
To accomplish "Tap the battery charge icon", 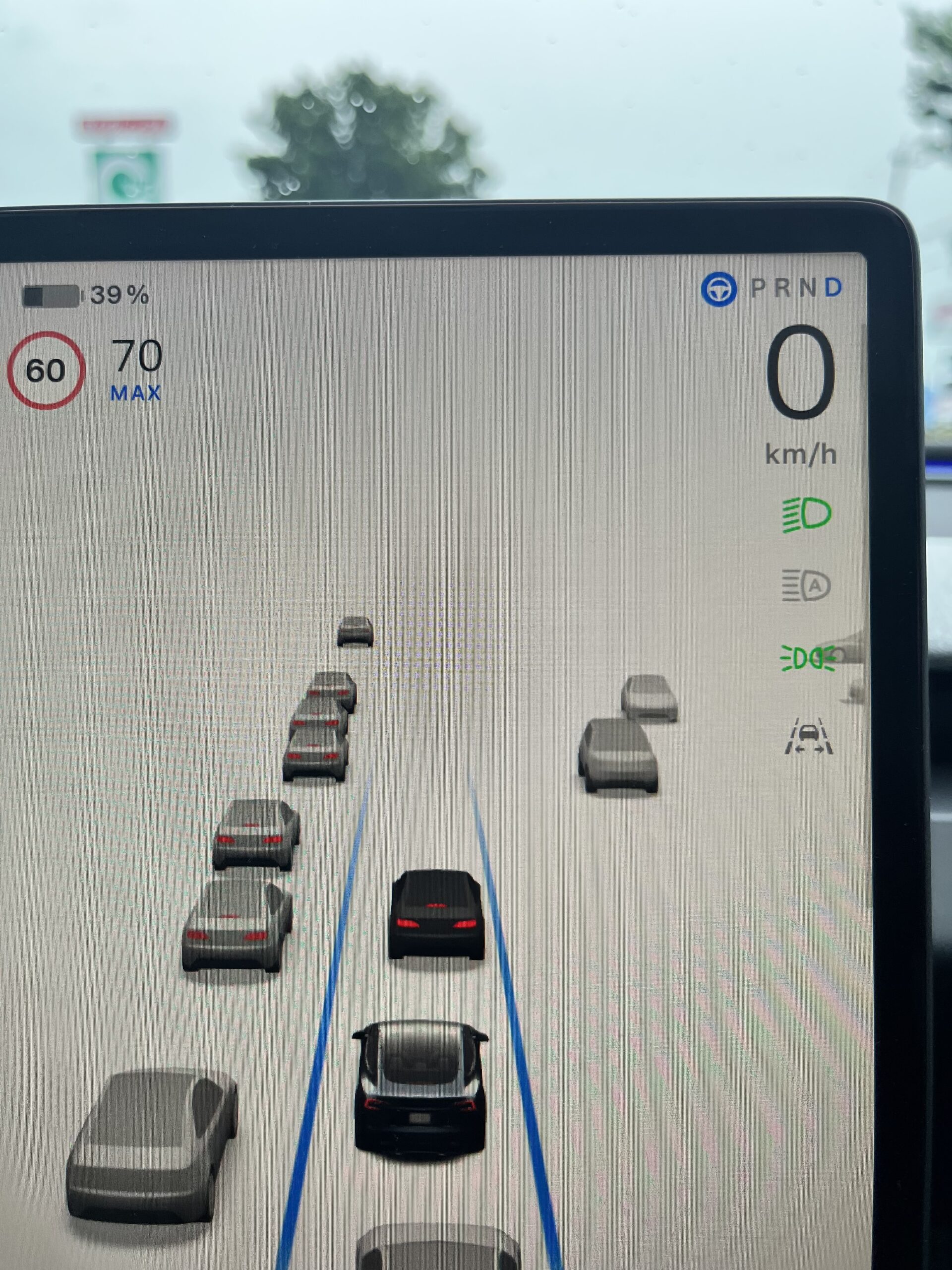I will [x=52, y=295].
